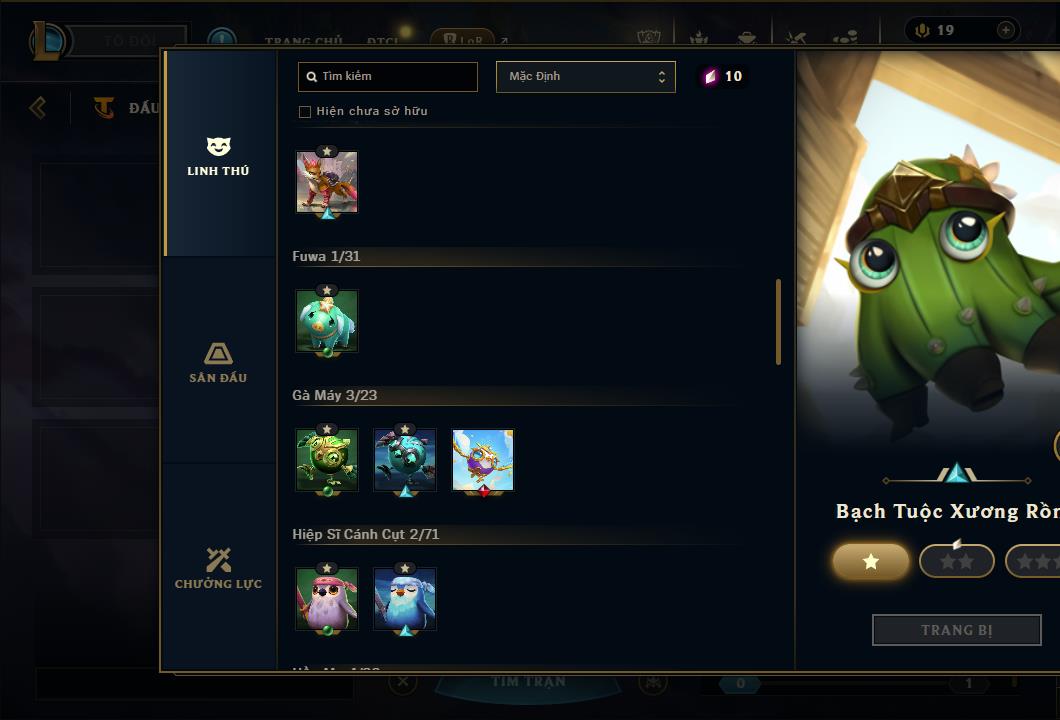The height and width of the screenshot is (720, 1060).
Task: Toggle the Hiện chưa sở hữu checkbox
Action: click(x=305, y=112)
